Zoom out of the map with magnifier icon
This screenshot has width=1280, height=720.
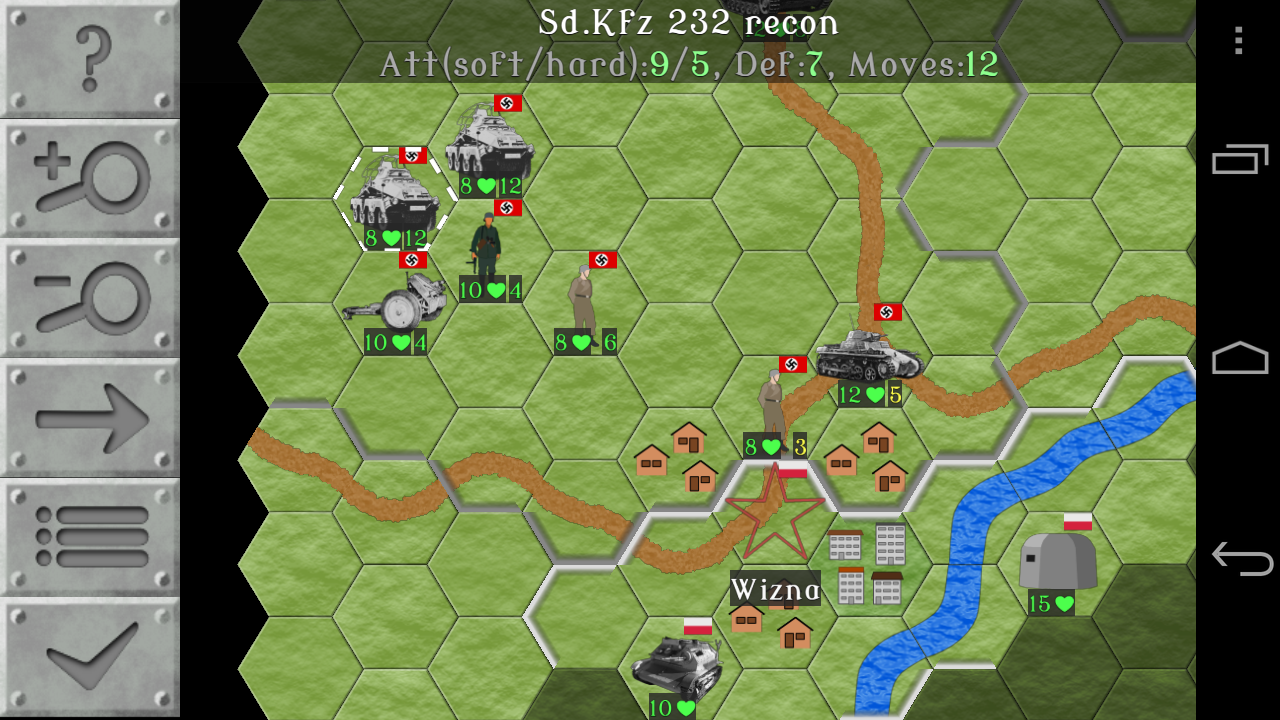pyautogui.click(x=88, y=296)
